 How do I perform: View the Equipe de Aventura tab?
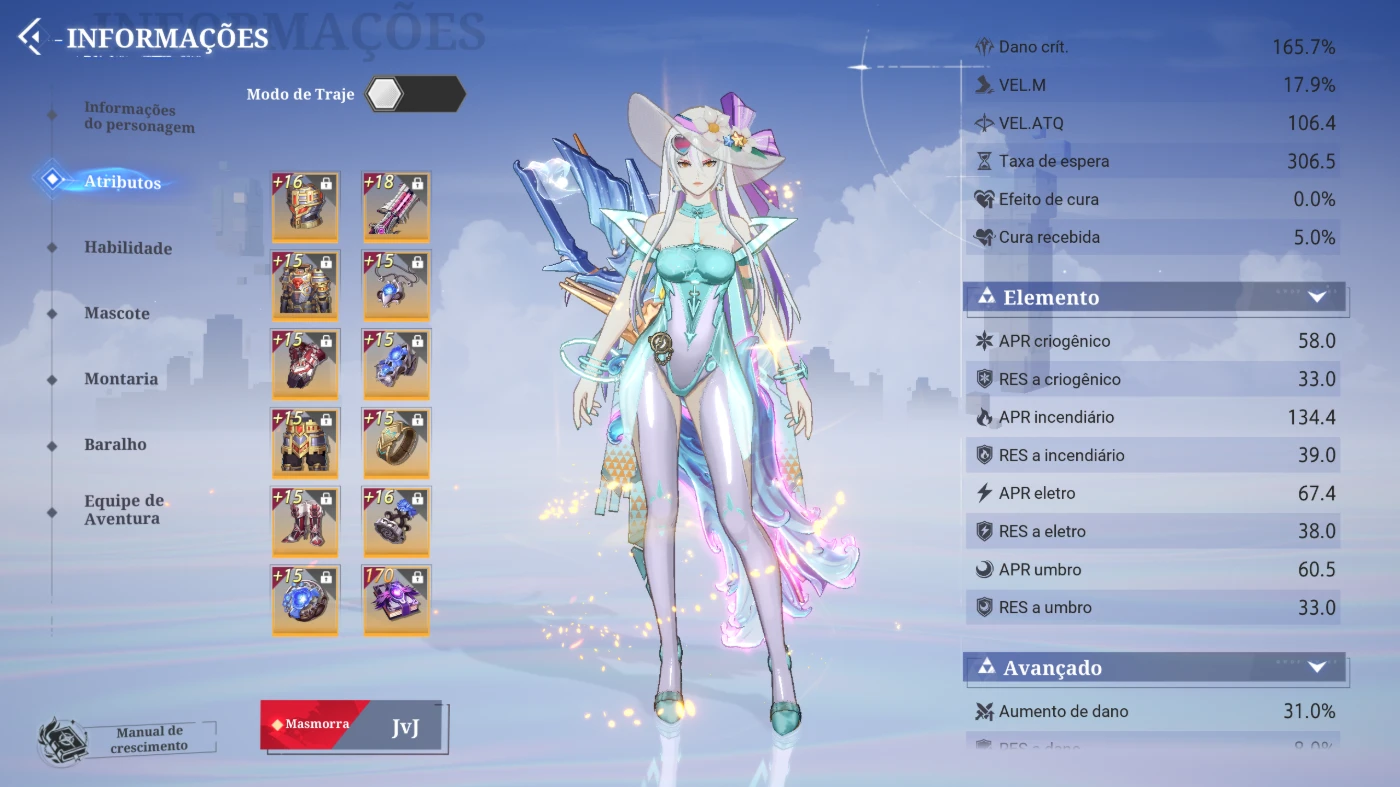coord(123,509)
